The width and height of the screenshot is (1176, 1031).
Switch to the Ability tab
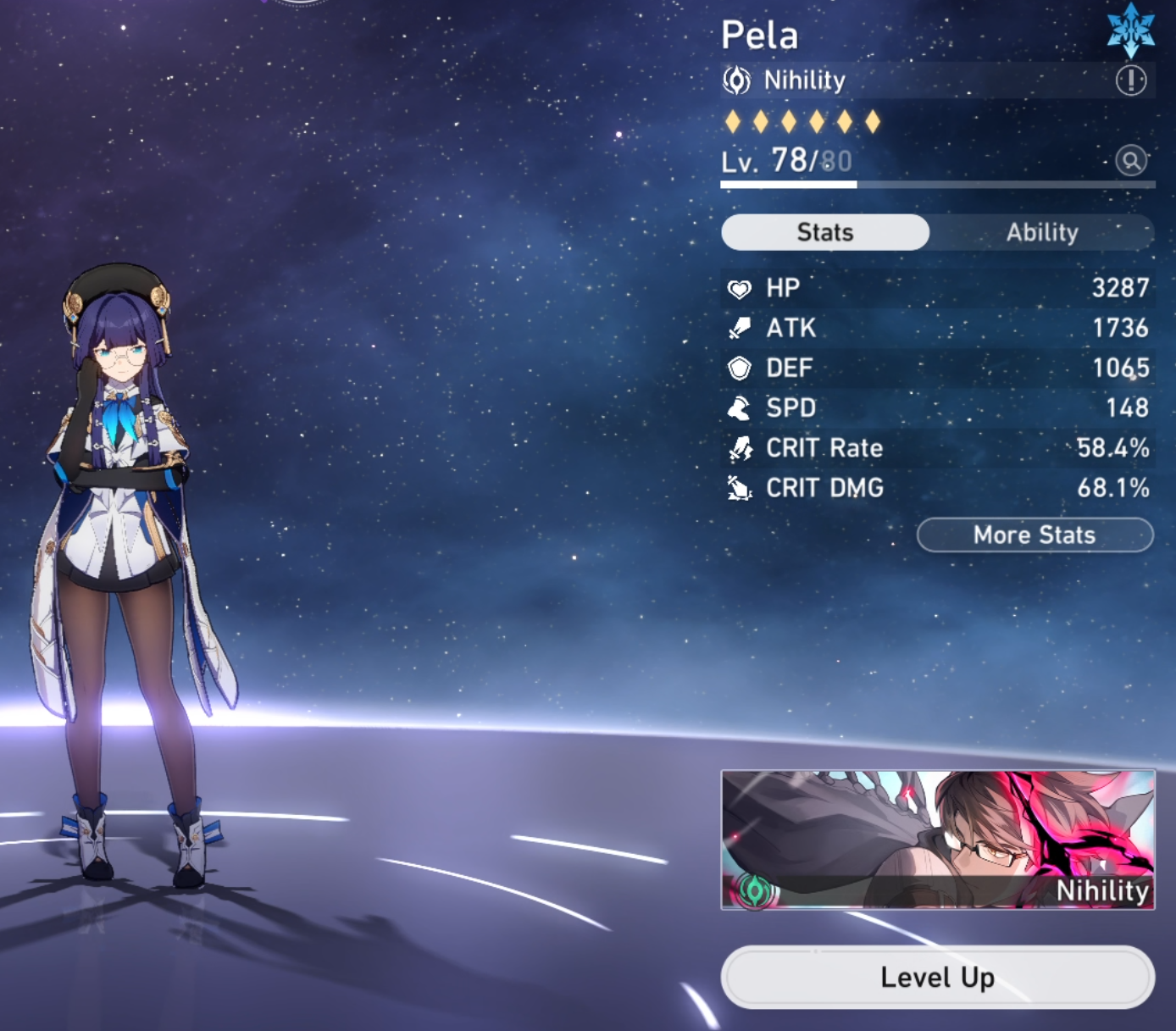tap(1043, 232)
